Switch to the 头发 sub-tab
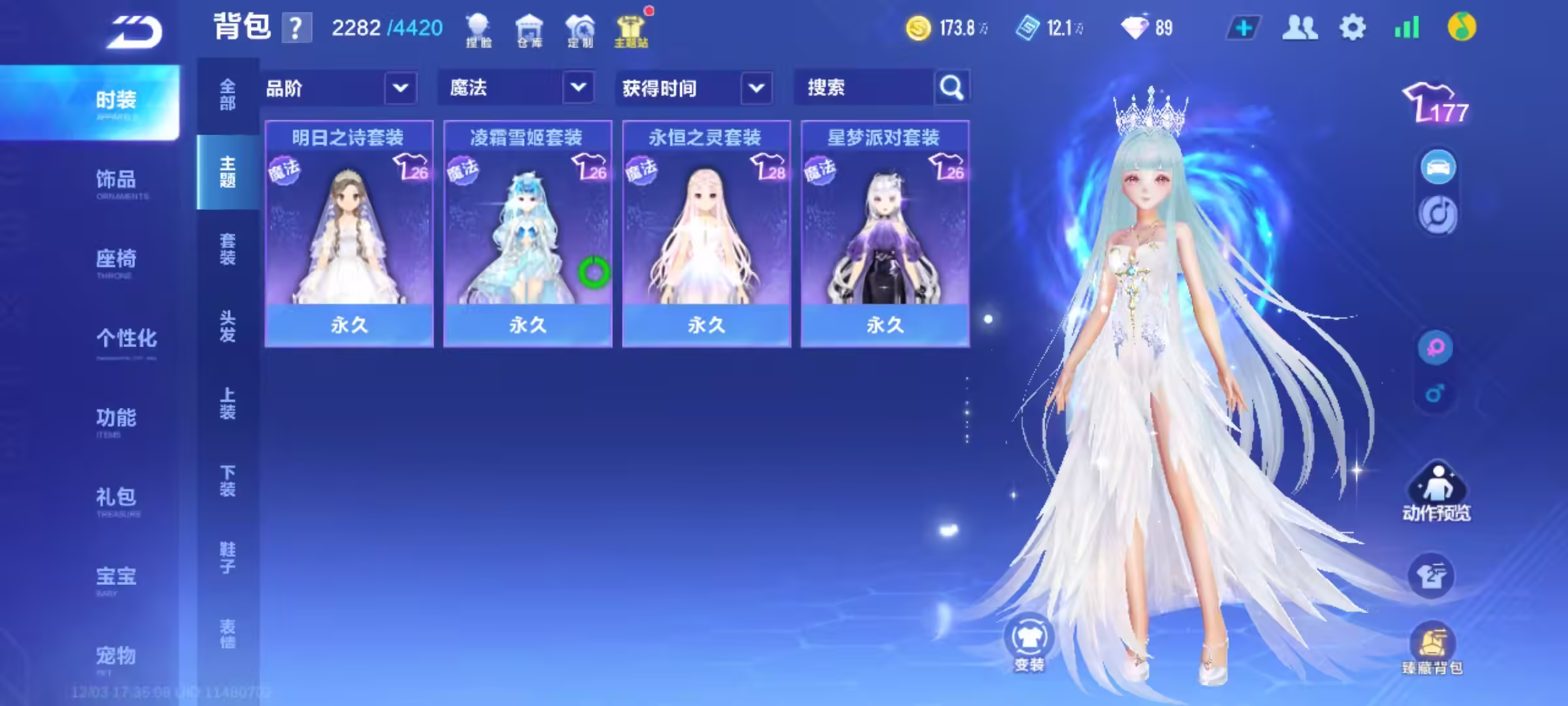The height and width of the screenshot is (706, 1568). 227,327
